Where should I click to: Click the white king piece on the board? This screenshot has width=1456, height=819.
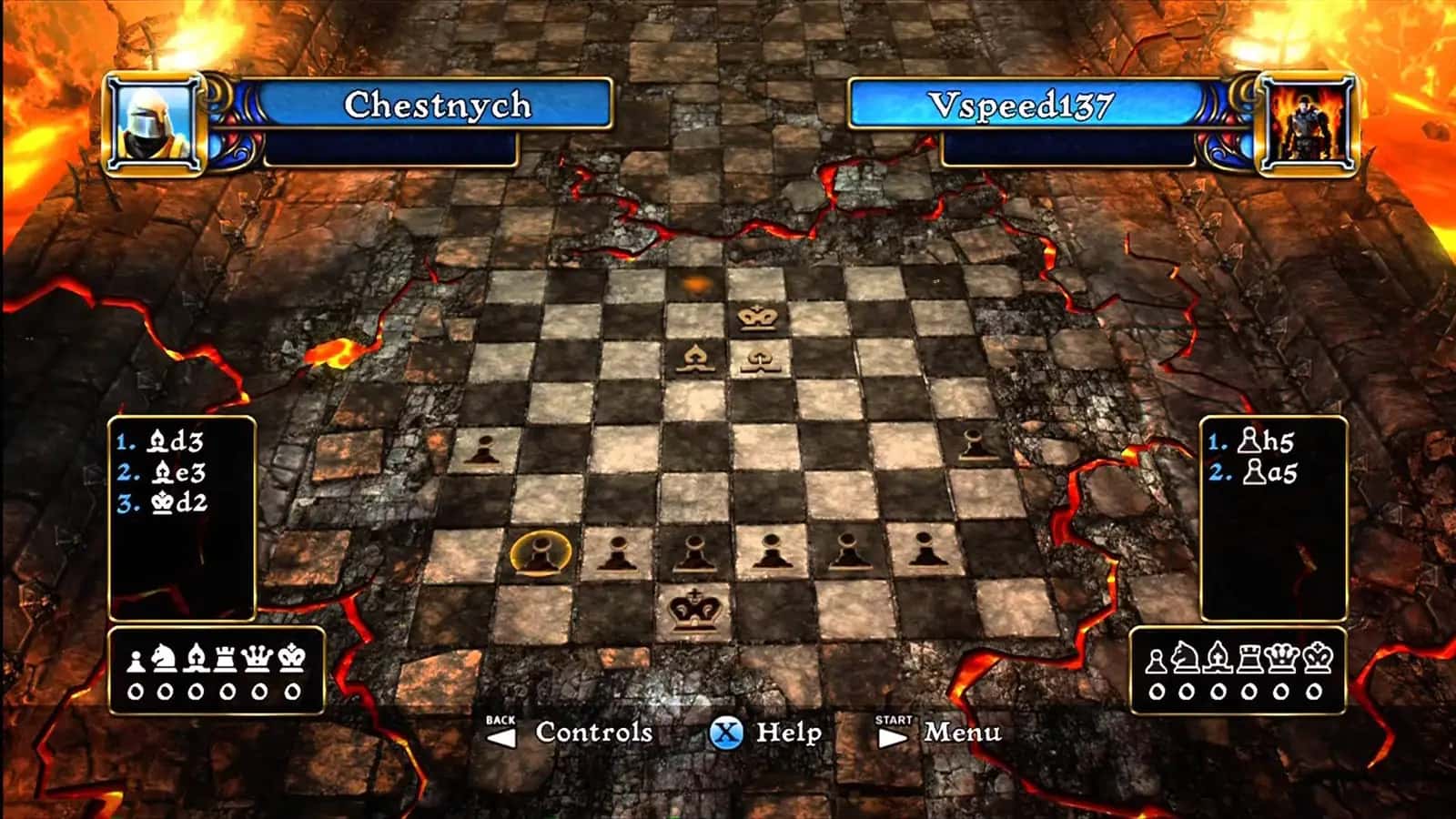pos(758,317)
